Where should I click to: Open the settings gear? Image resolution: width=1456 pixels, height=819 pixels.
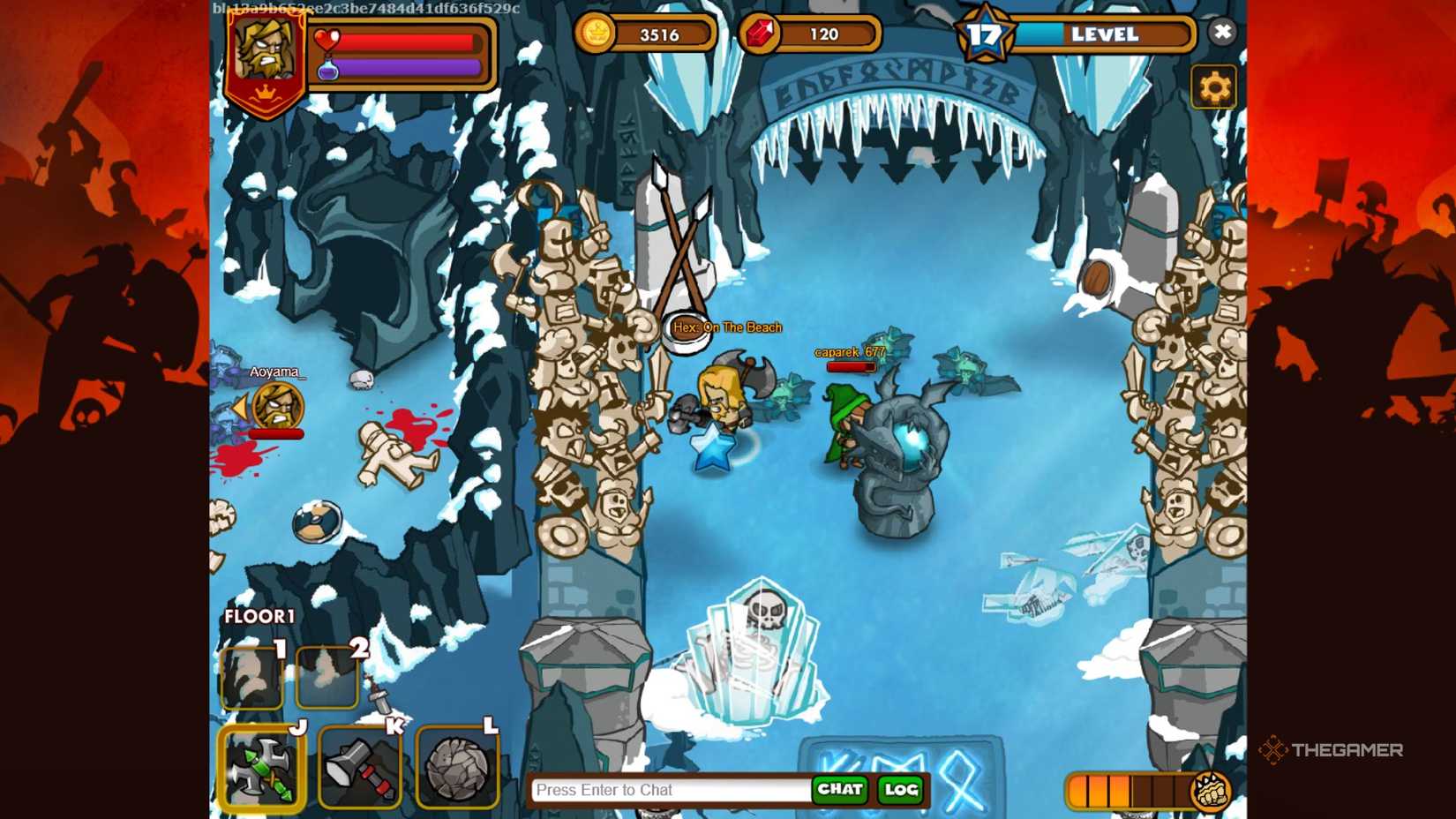coord(1215,85)
